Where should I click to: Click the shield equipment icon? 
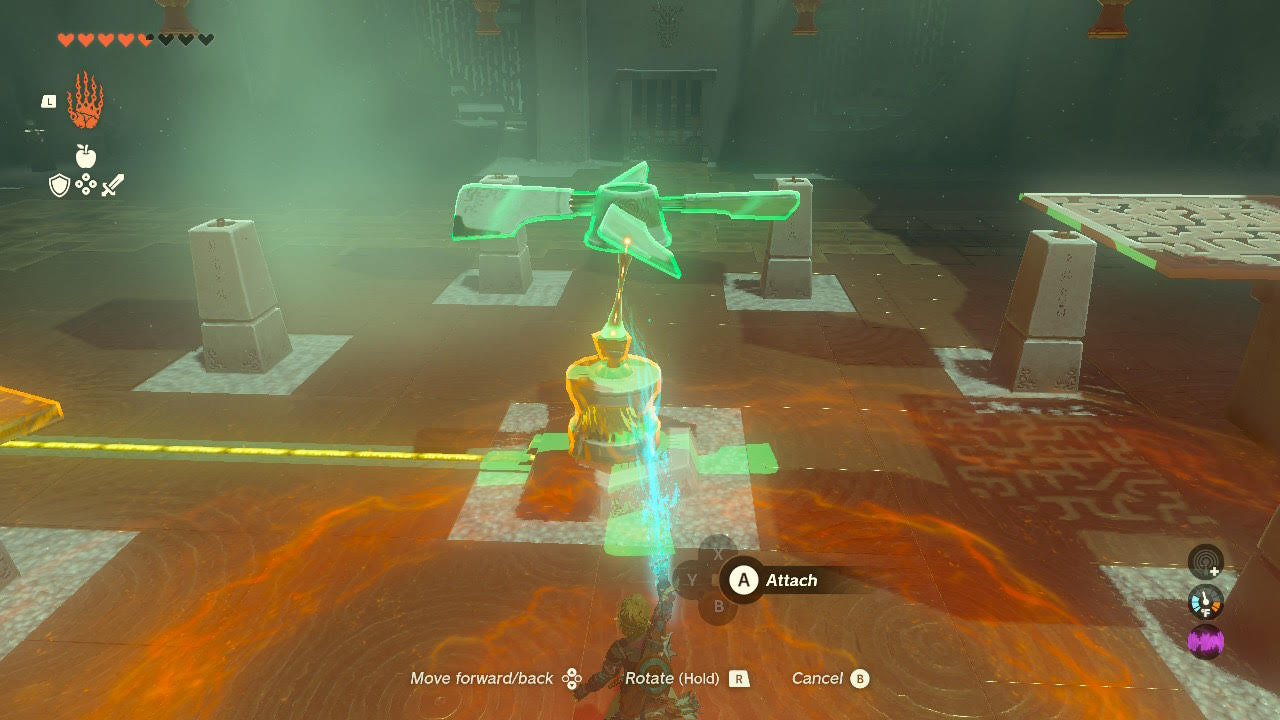tap(60, 185)
